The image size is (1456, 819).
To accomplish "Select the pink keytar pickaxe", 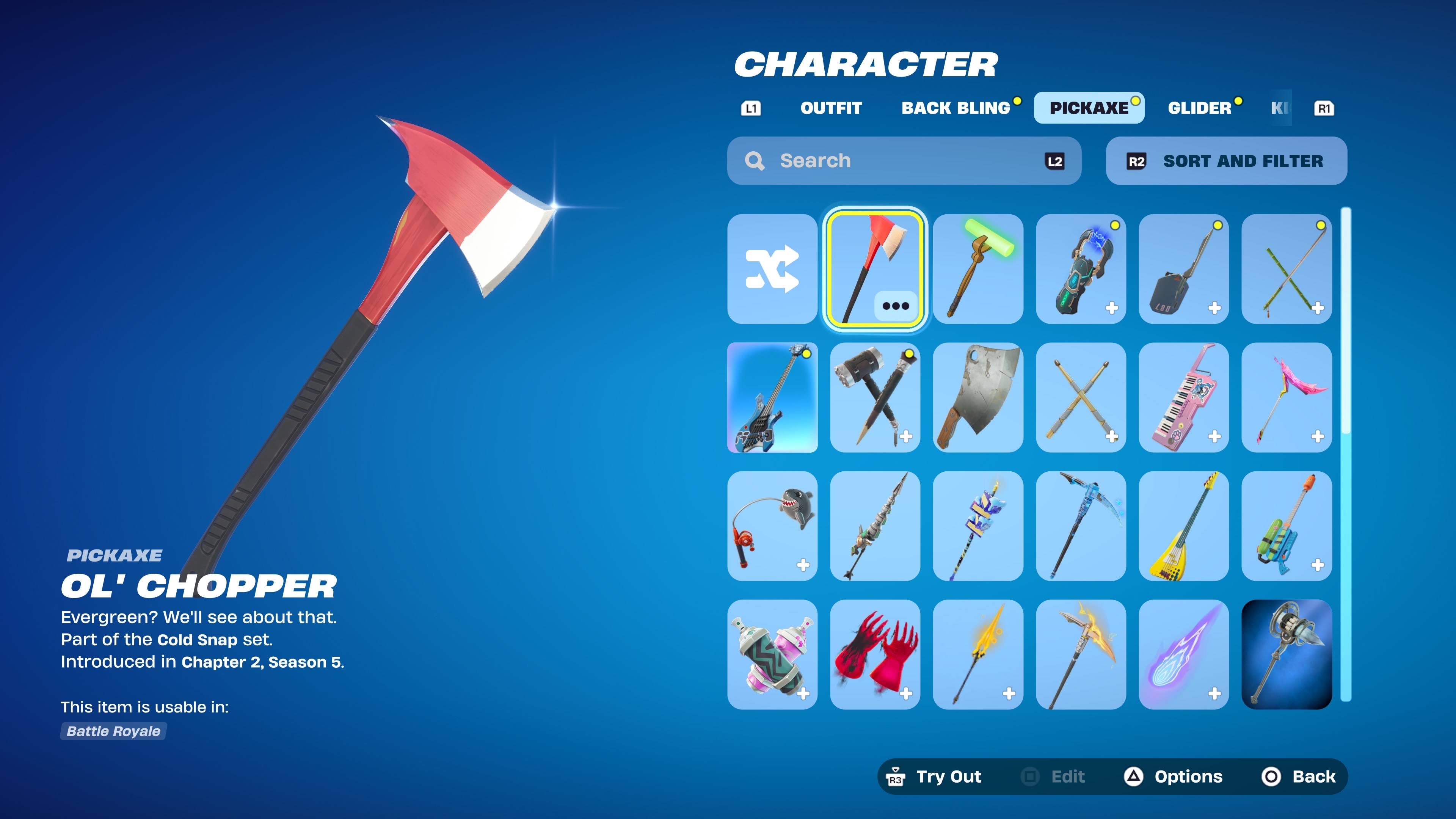I will [x=1183, y=397].
